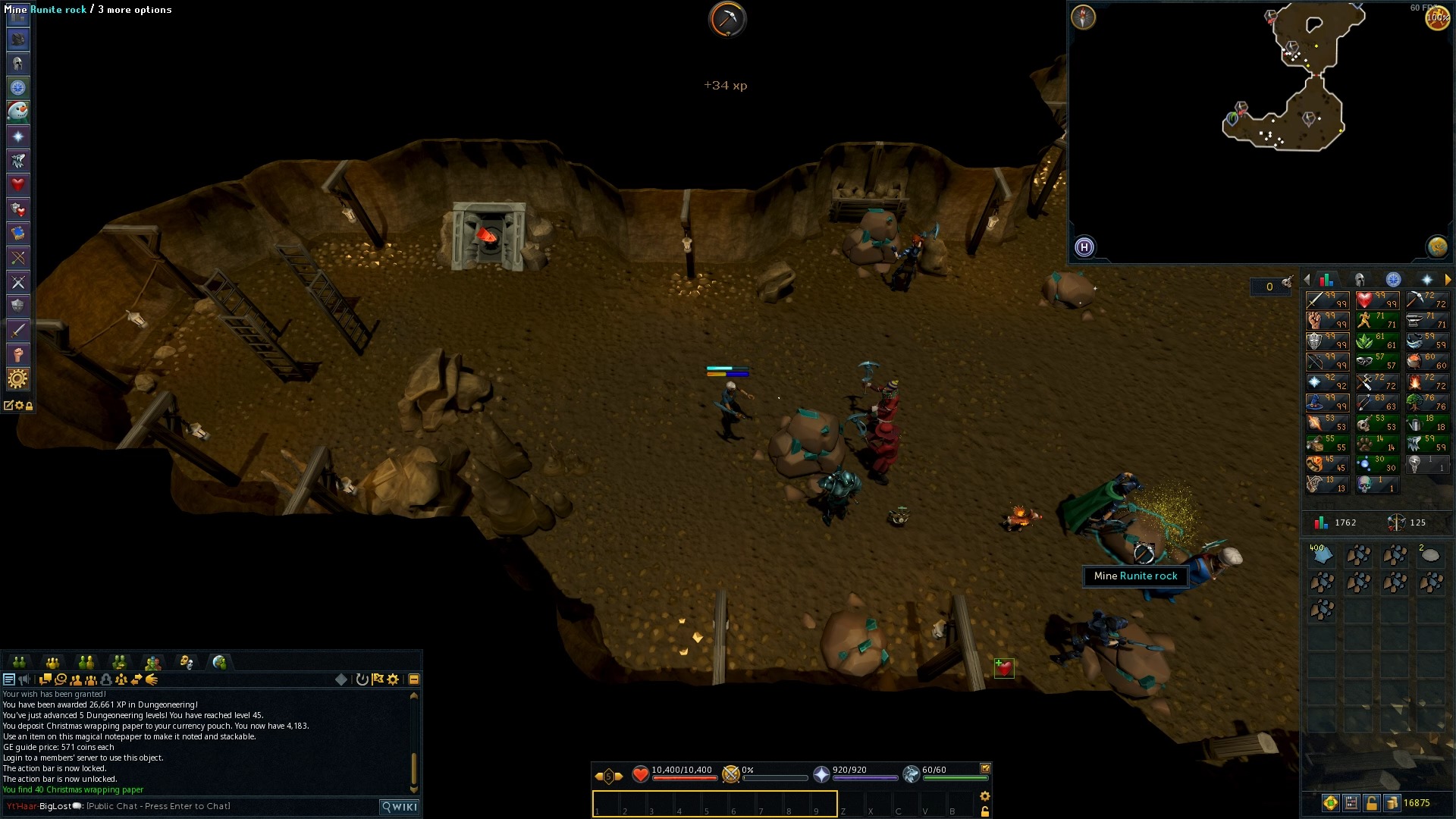Open the Magic spellbook icon in the left sidebar
The height and width of the screenshot is (819, 1456).
(18, 233)
